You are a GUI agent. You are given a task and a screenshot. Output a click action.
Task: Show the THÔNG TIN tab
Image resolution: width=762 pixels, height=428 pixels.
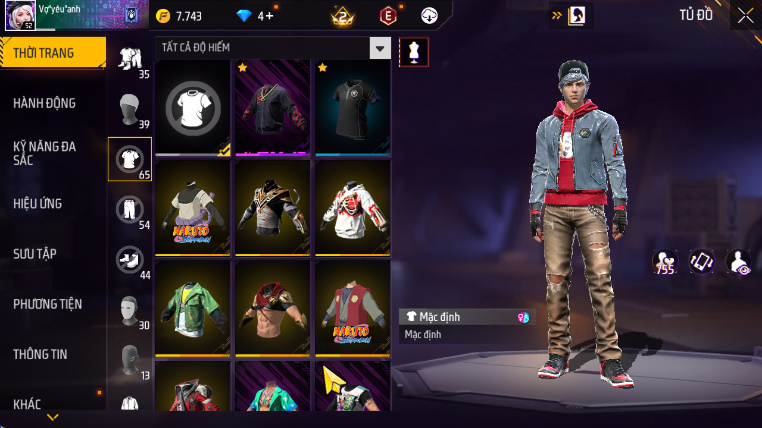point(42,353)
